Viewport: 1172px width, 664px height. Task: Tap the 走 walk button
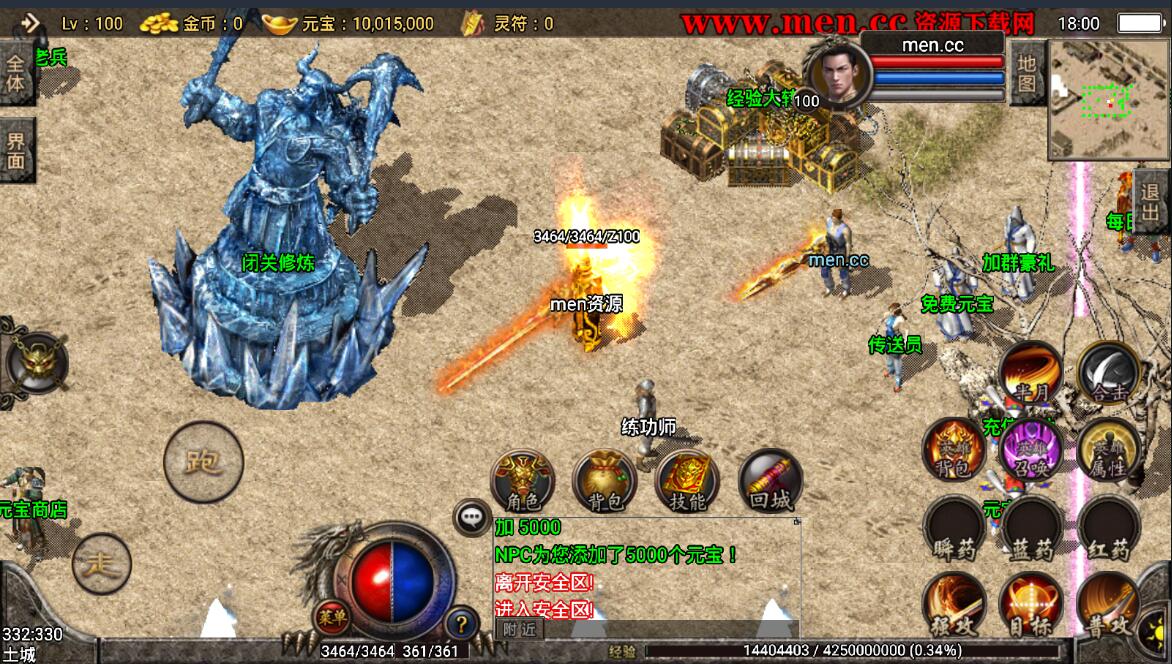[101, 565]
